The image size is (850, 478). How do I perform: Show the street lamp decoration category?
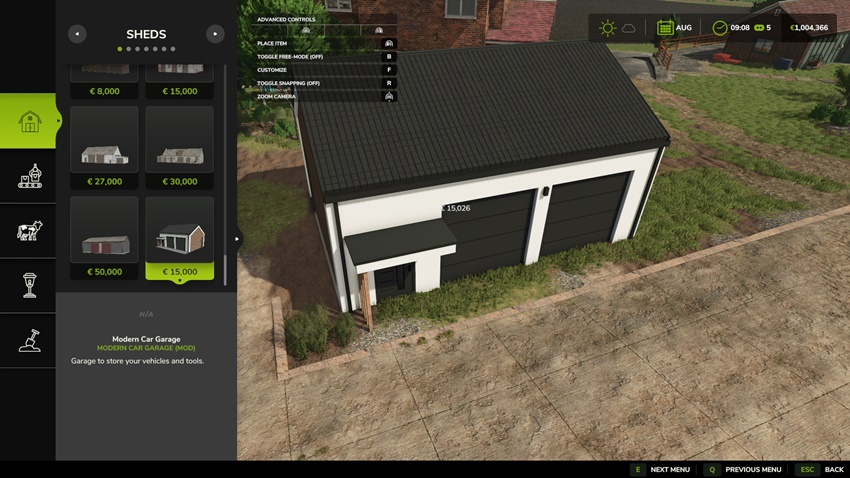29,286
